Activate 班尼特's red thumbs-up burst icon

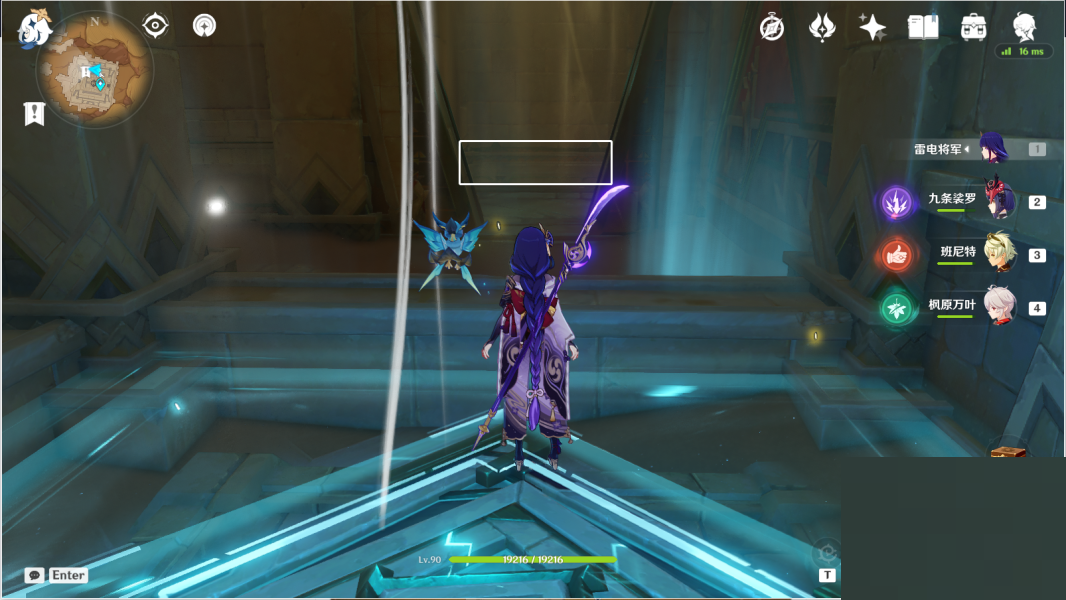click(x=895, y=256)
